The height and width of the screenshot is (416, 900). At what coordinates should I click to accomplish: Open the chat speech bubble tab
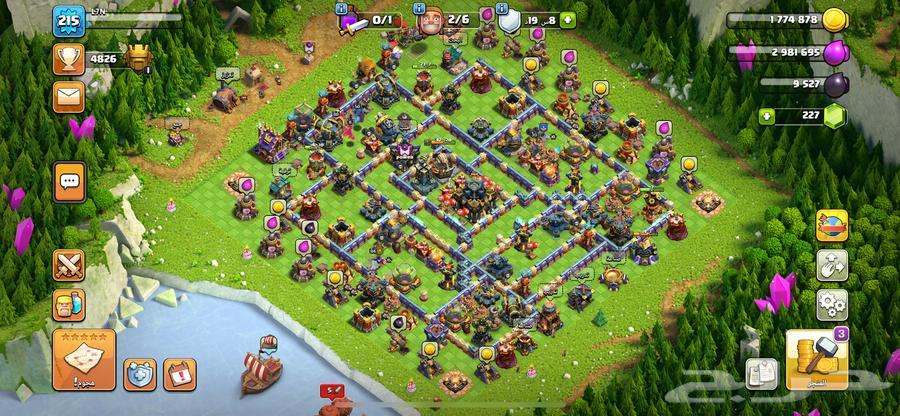69,182
